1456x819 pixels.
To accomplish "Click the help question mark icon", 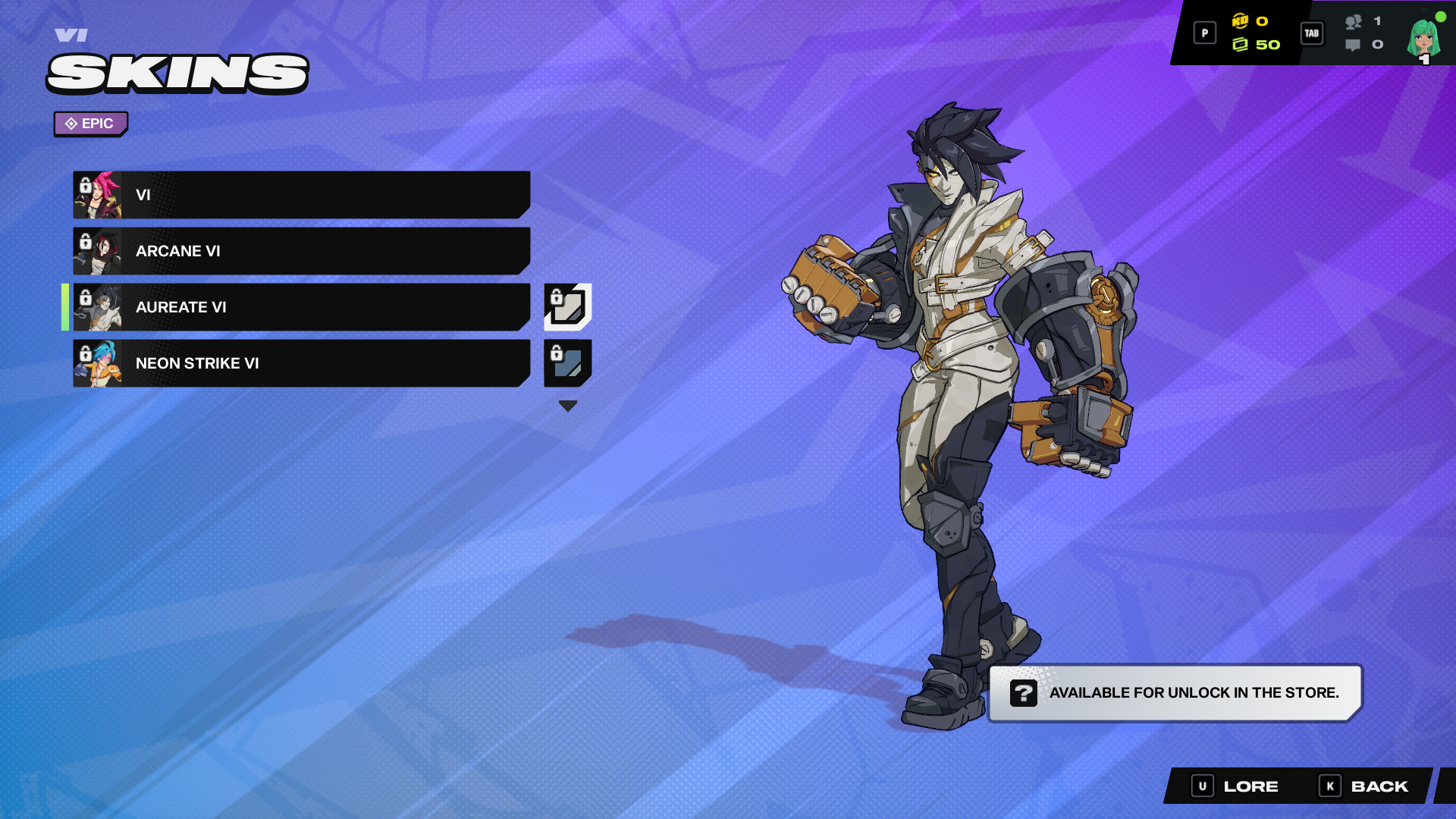I will (x=1025, y=692).
